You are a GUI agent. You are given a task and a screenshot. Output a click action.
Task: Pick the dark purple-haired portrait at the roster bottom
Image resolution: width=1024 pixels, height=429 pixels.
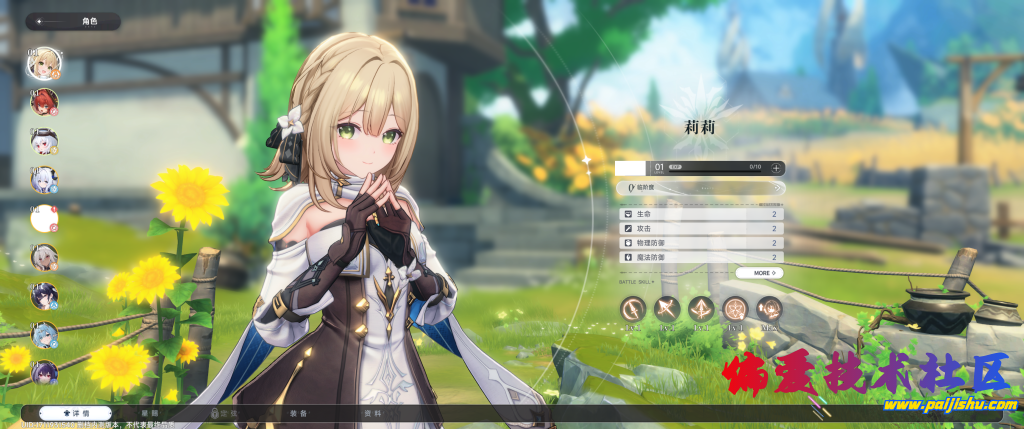click(x=44, y=374)
